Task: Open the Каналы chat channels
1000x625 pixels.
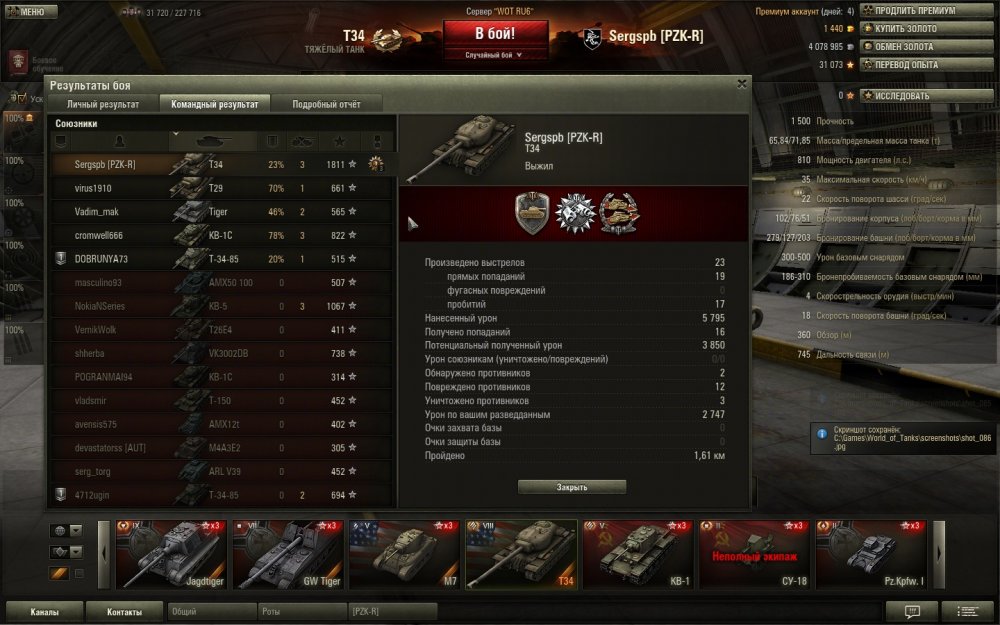Action: (x=44, y=611)
